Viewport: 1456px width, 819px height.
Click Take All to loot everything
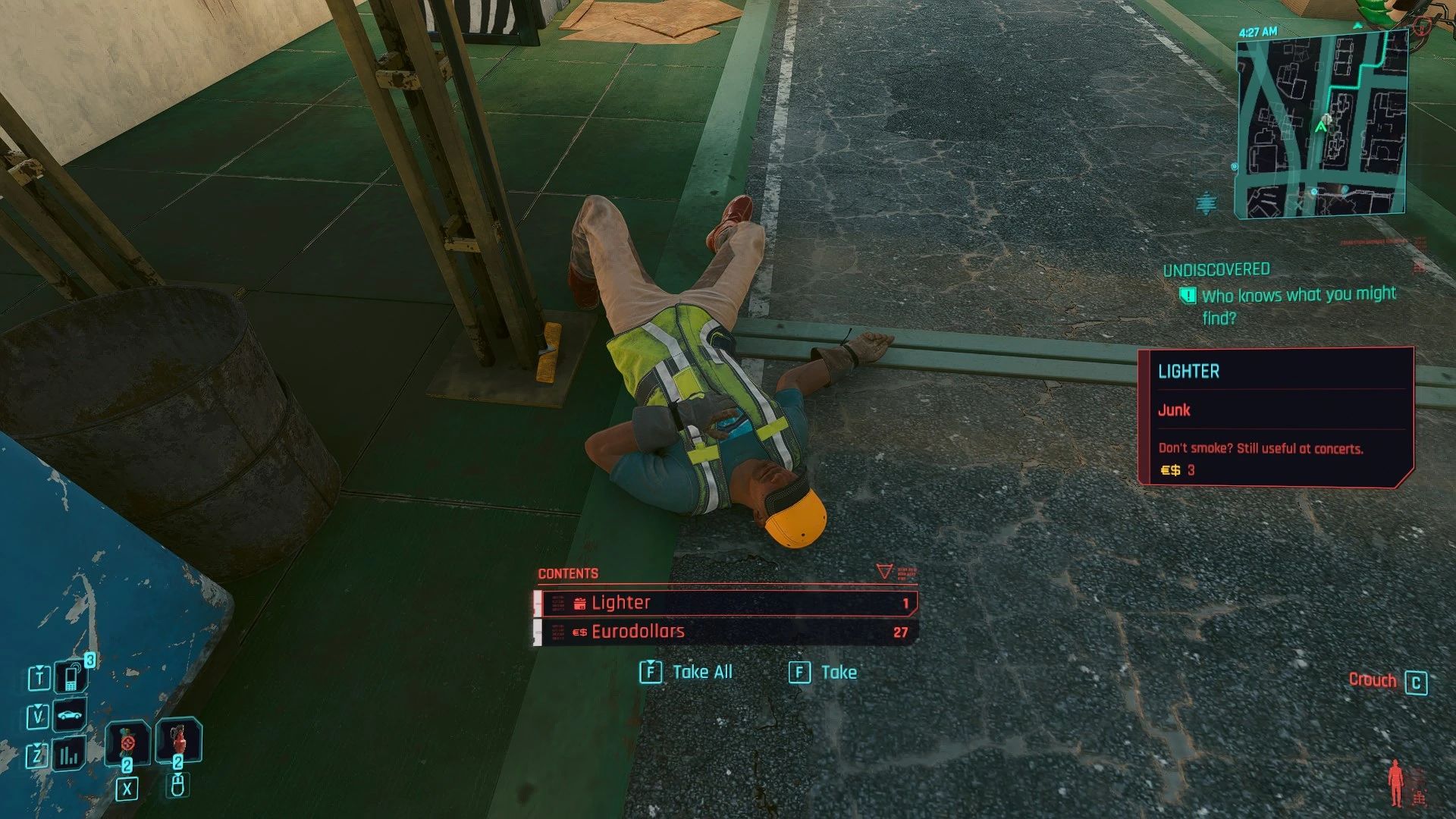698,672
